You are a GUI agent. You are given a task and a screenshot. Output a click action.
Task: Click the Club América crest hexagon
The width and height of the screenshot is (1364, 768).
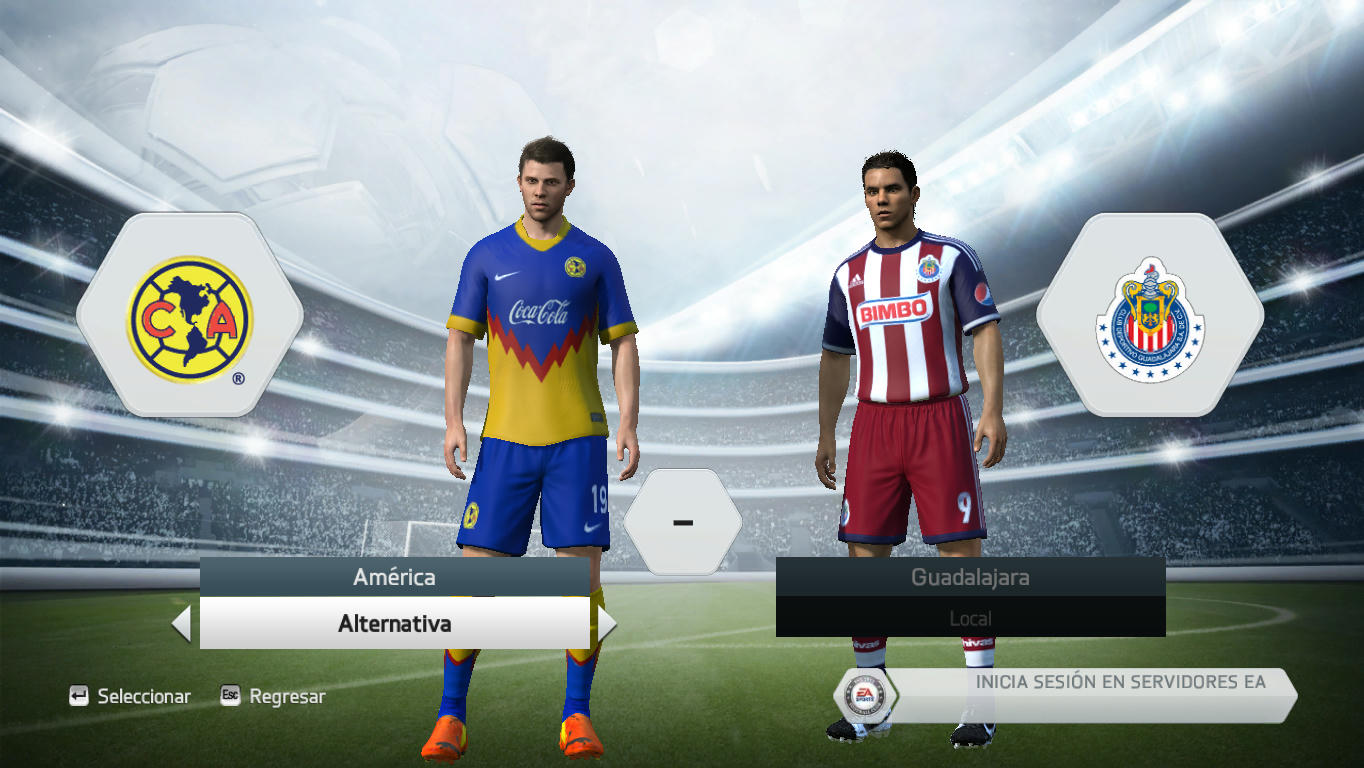pos(190,316)
